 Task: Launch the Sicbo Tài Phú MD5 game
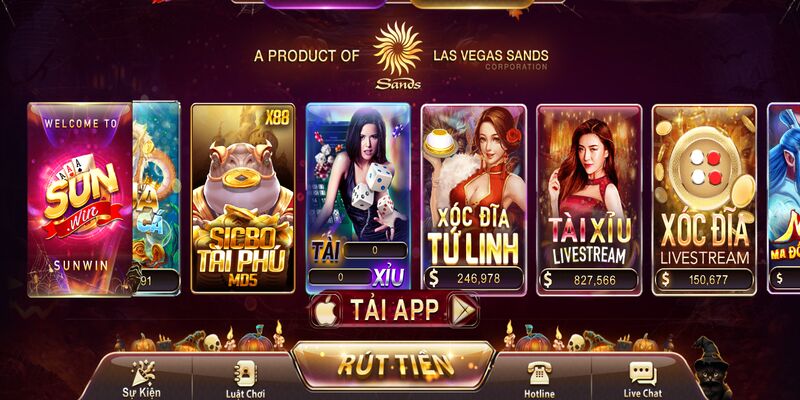click(243, 198)
